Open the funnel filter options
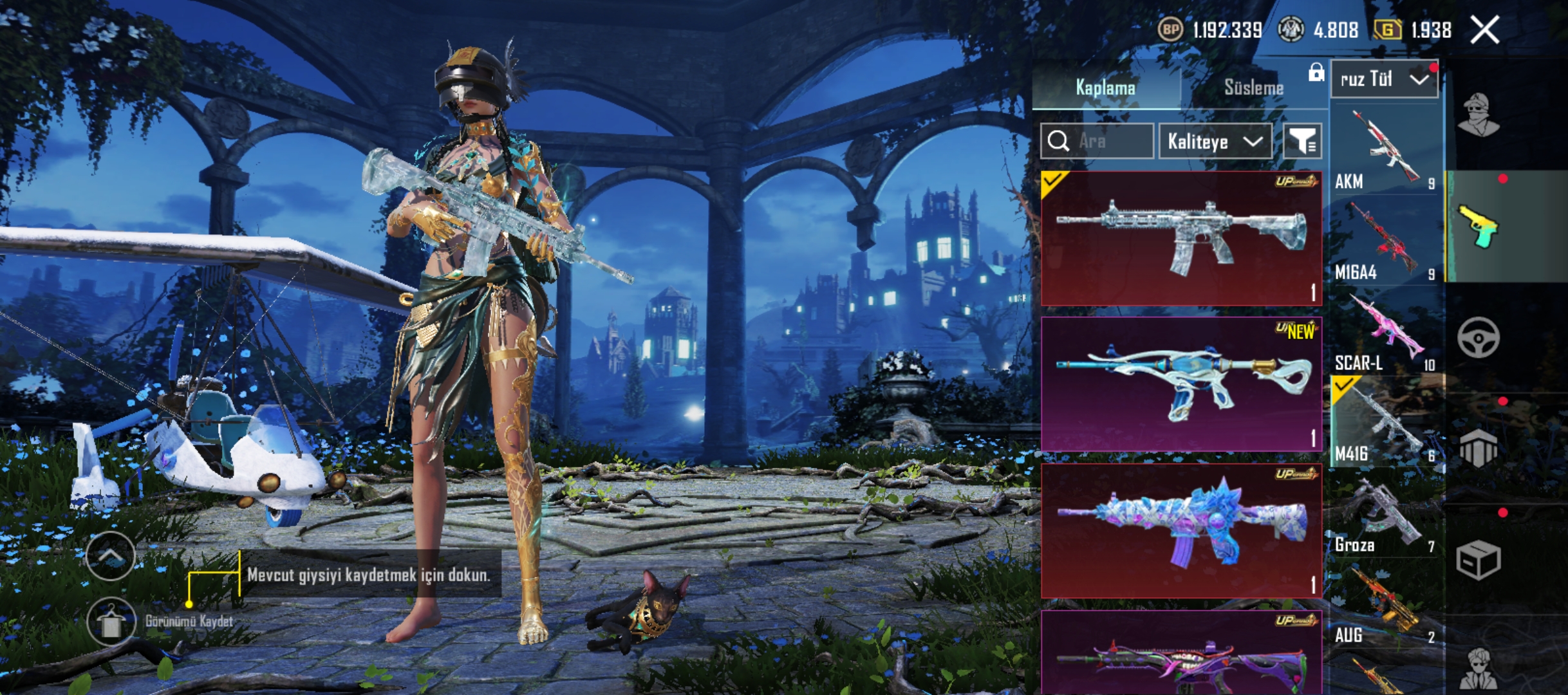Screen dimensions: 1568x695 click(1302, 141)
